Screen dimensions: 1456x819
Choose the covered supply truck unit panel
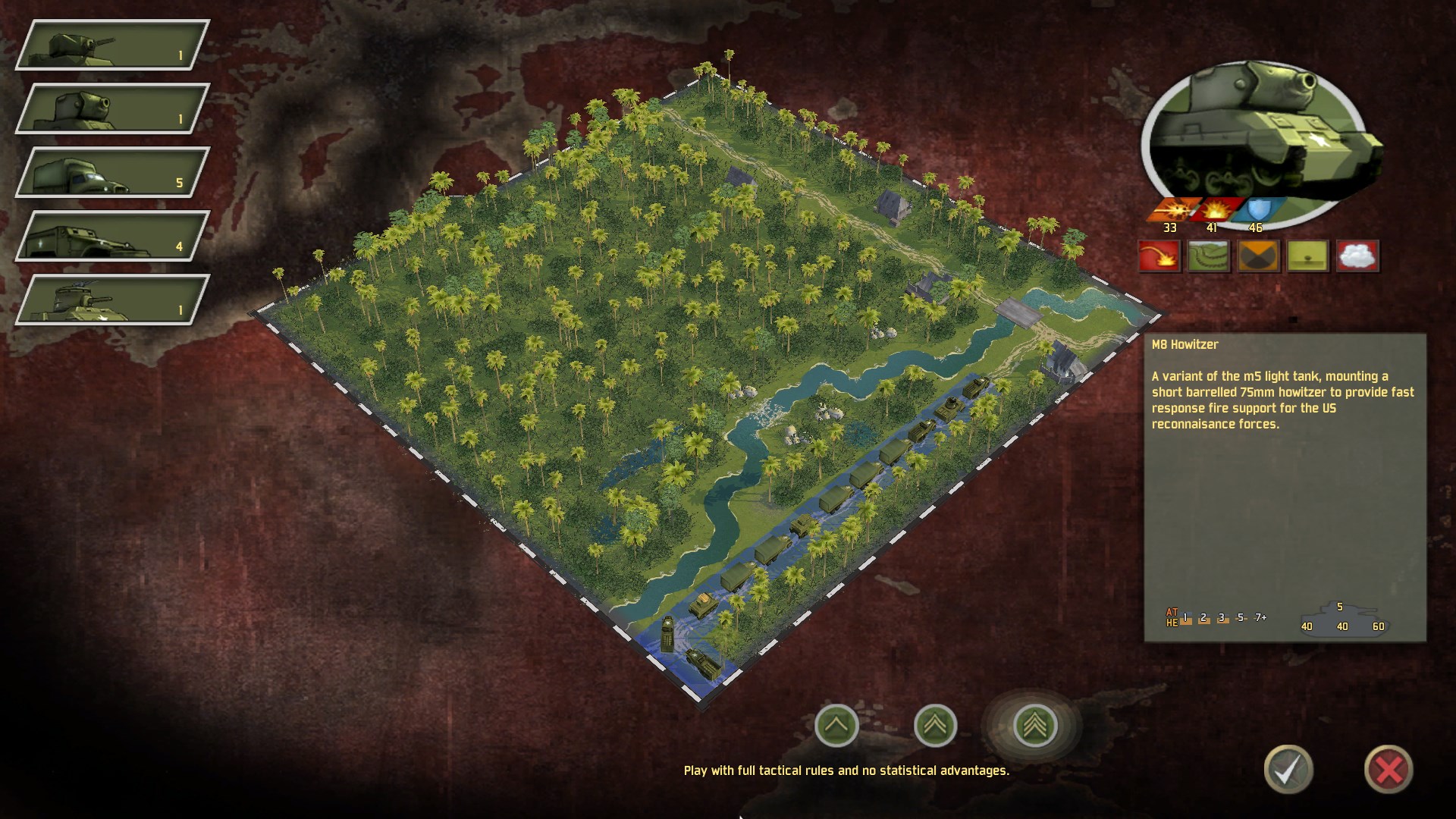(x=112, y=172)
